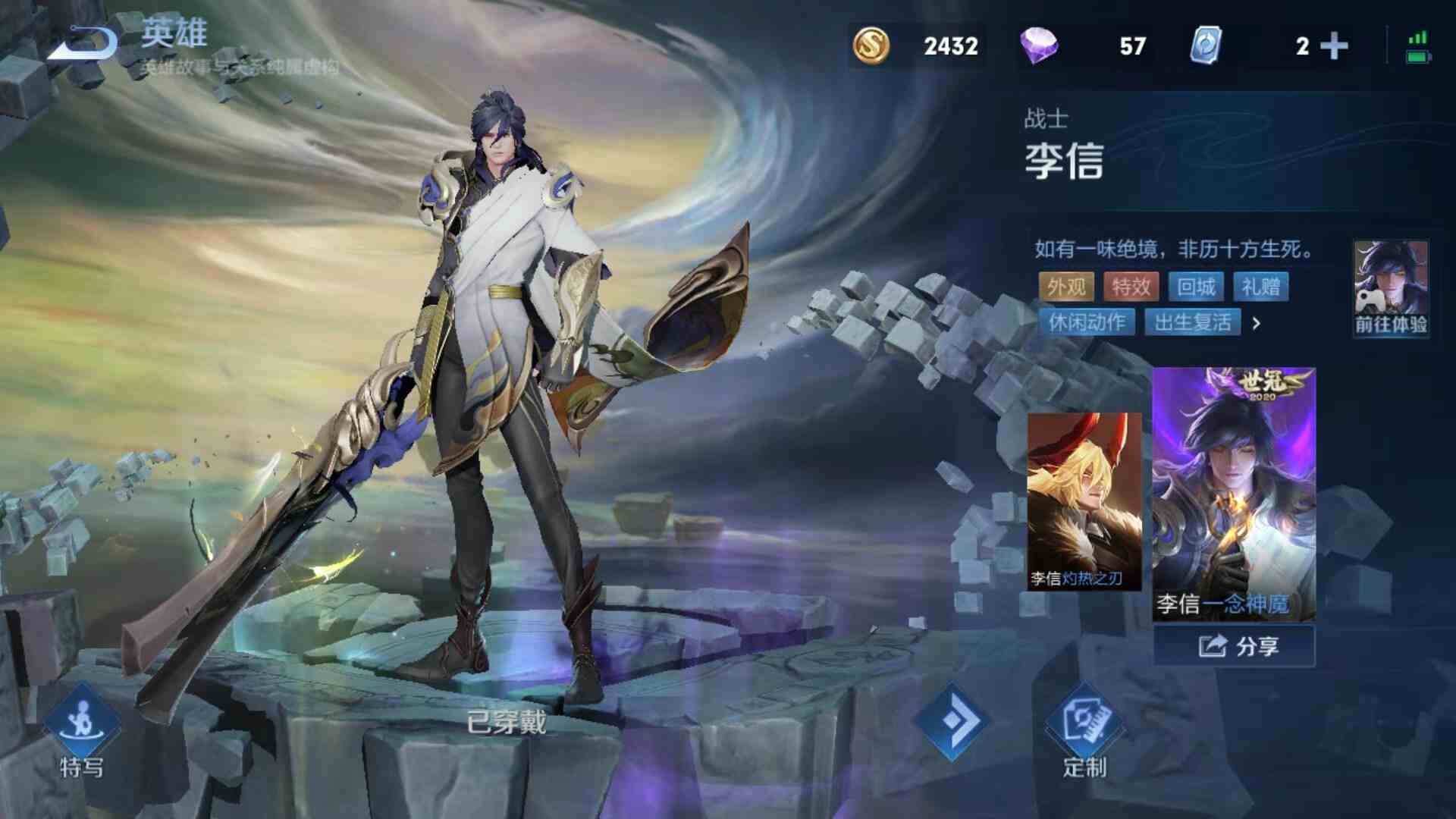Screen dimensions: 1456x819
Task: Open the 出生复活 category
Action: [1193, 323]
